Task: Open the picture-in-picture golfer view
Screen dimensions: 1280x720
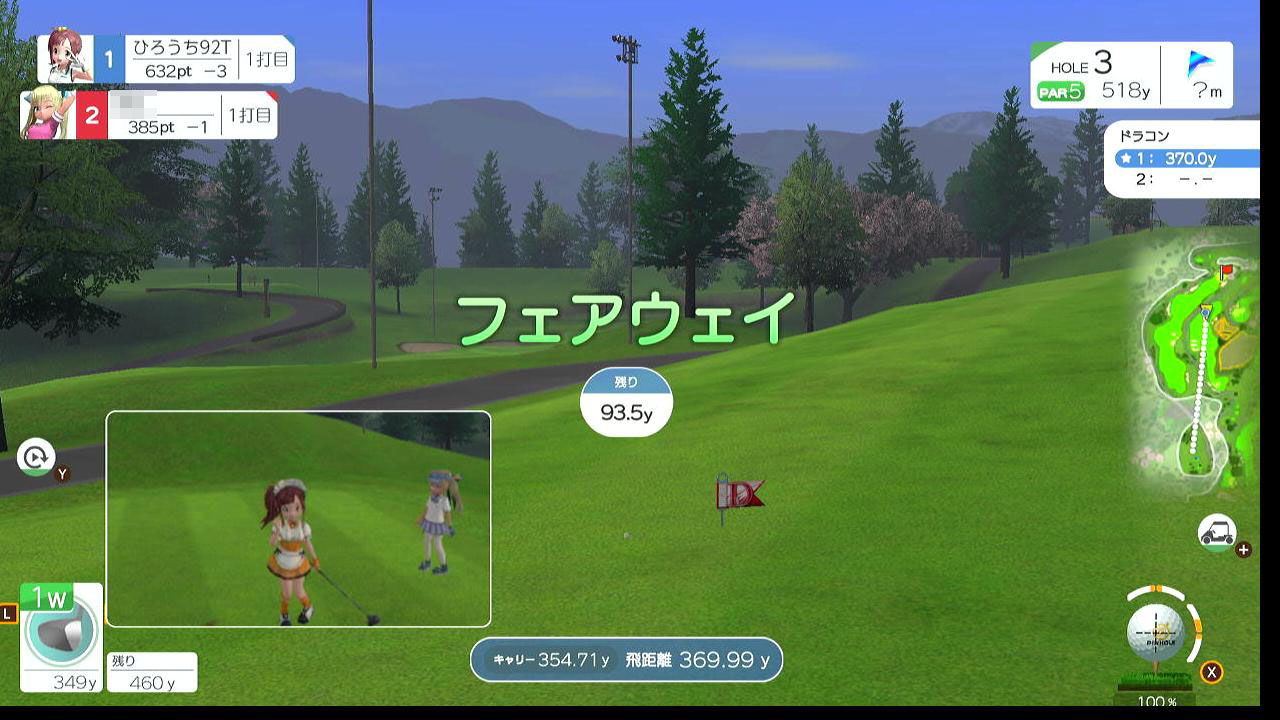Action: 298,518
